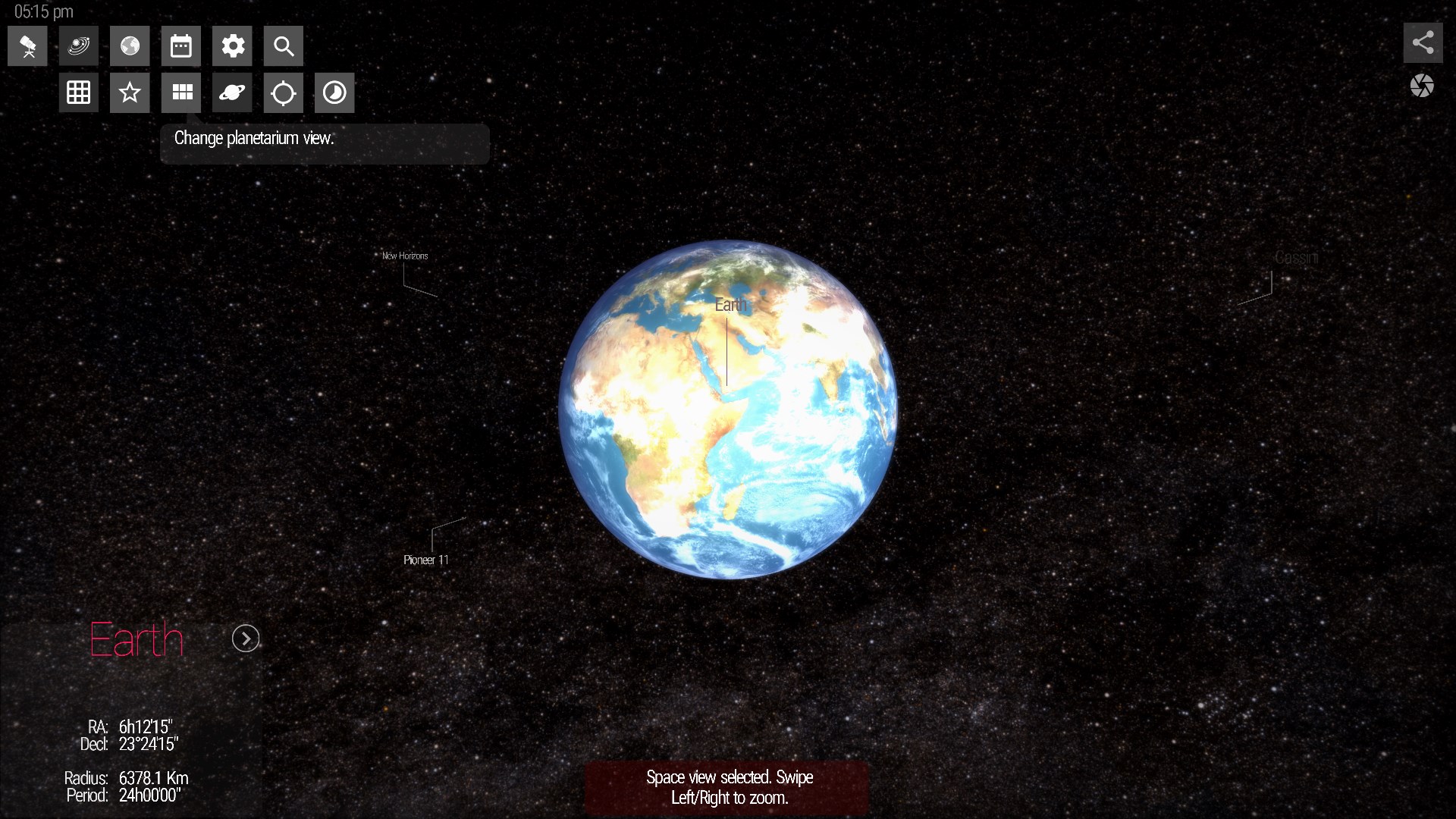Take a screenshot with the shutter icon
This screenshot has width=1456, height=819.
(1423, 86)
